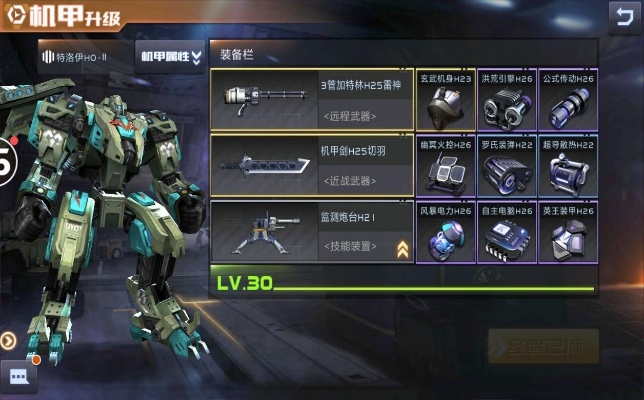Select the 罗氏装弹 H22 part
This screenshot has height=400, width=644.
506,166
